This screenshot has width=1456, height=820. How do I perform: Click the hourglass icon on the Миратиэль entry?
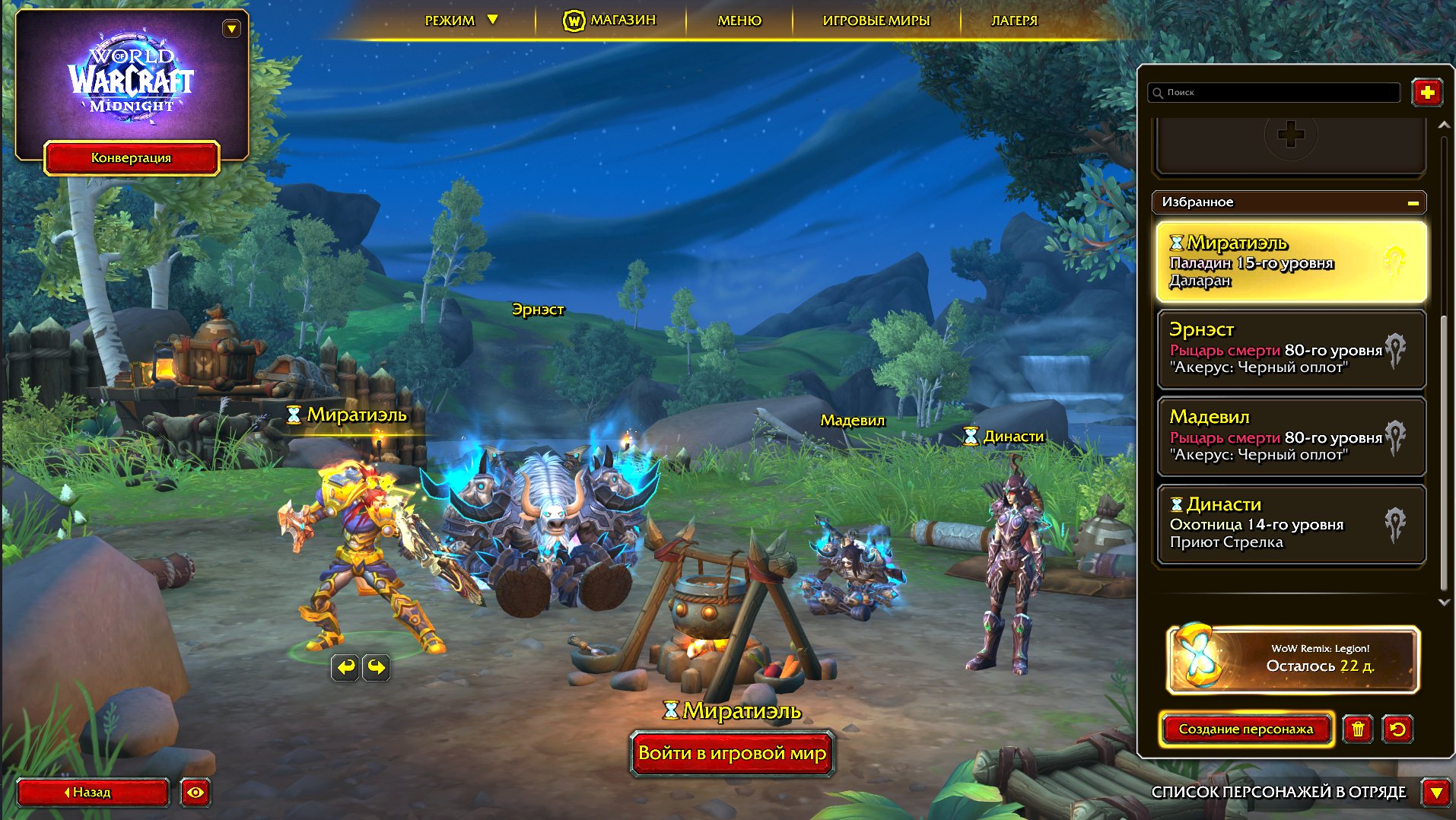(x=1176, y=243)
